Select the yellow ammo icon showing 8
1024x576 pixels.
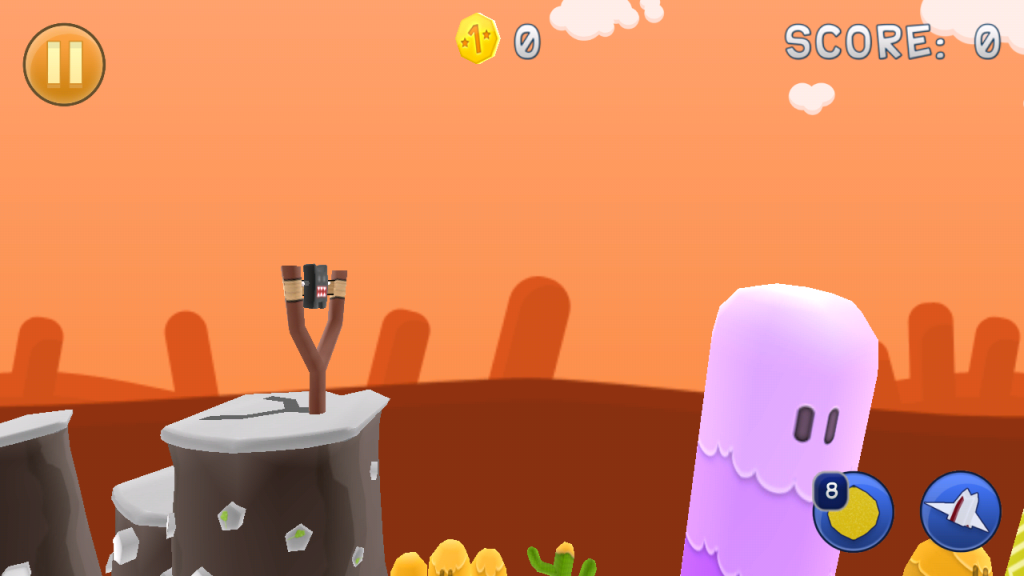[854, 511]
